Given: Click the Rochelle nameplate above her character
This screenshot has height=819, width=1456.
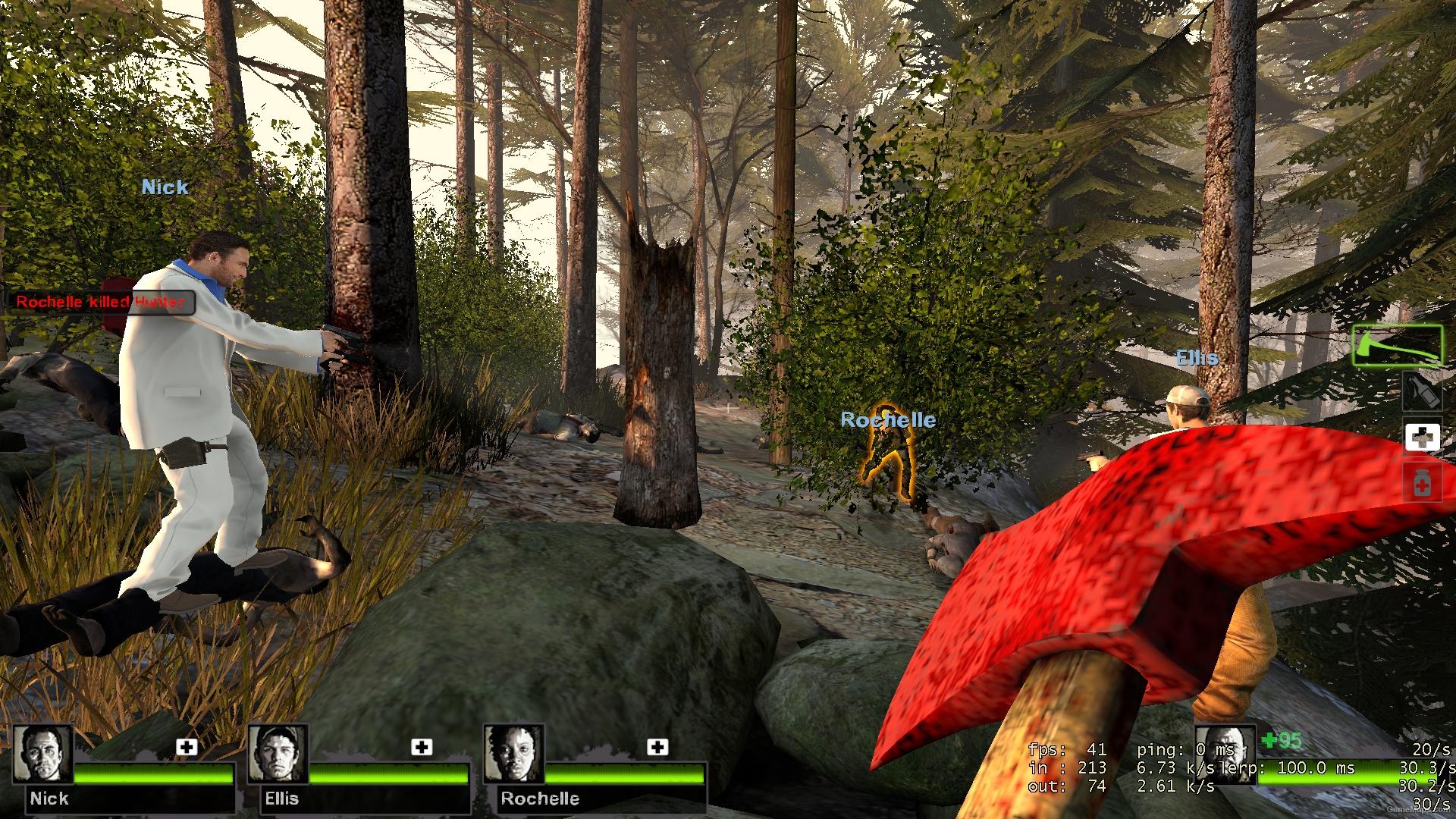Looking at the screenshot, I should pyautogui.click(x=888, y=419).
